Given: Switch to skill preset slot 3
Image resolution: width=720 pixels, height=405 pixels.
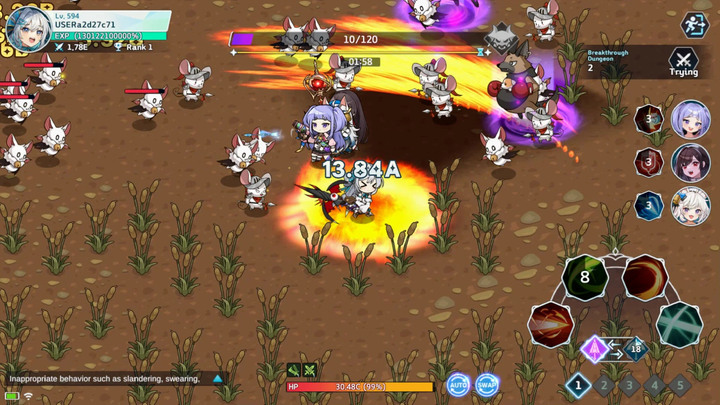Looking at the screenshot, I should click(629, 384).
